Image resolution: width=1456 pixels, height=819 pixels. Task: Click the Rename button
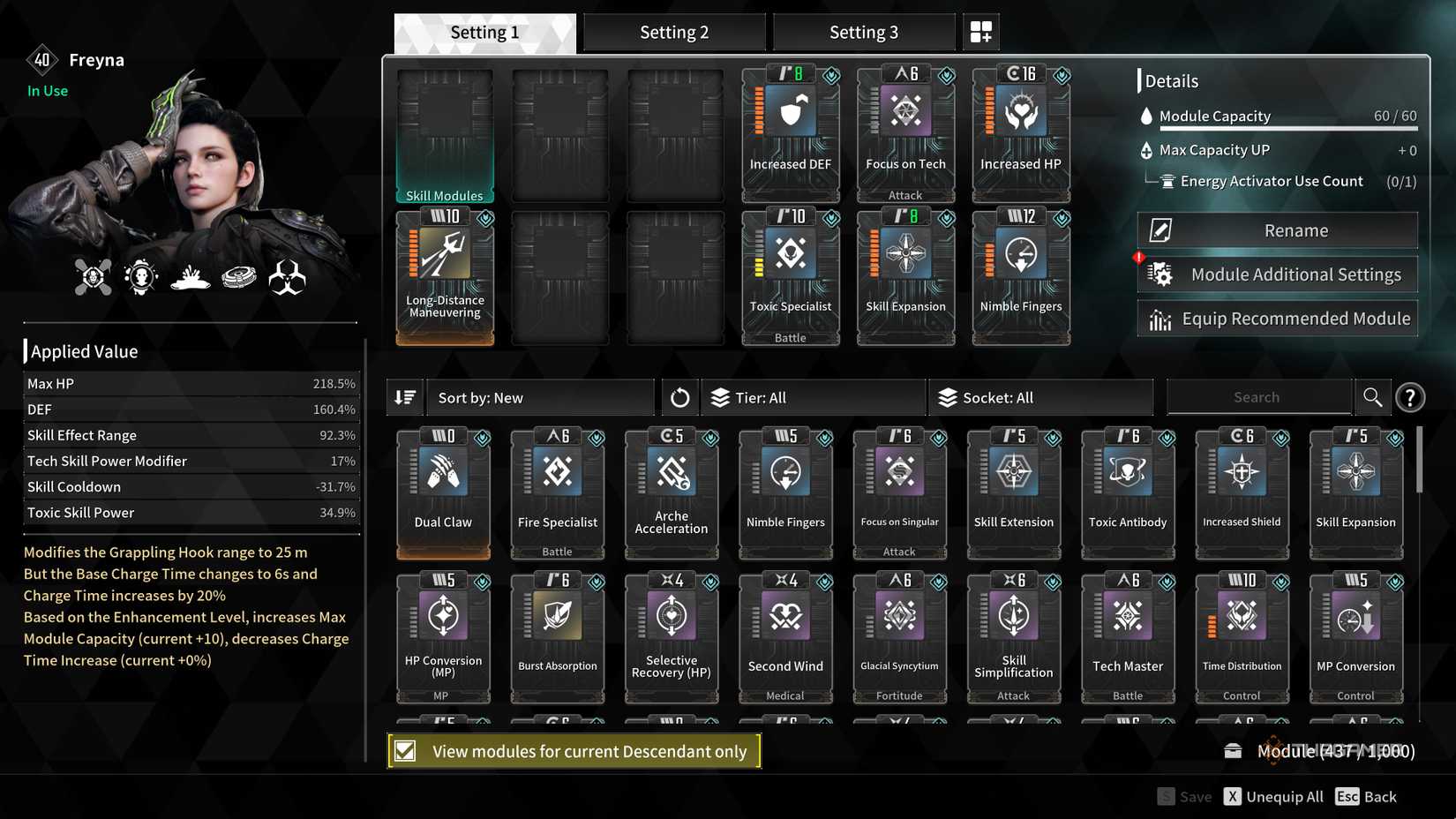(x=1277, y=229)
